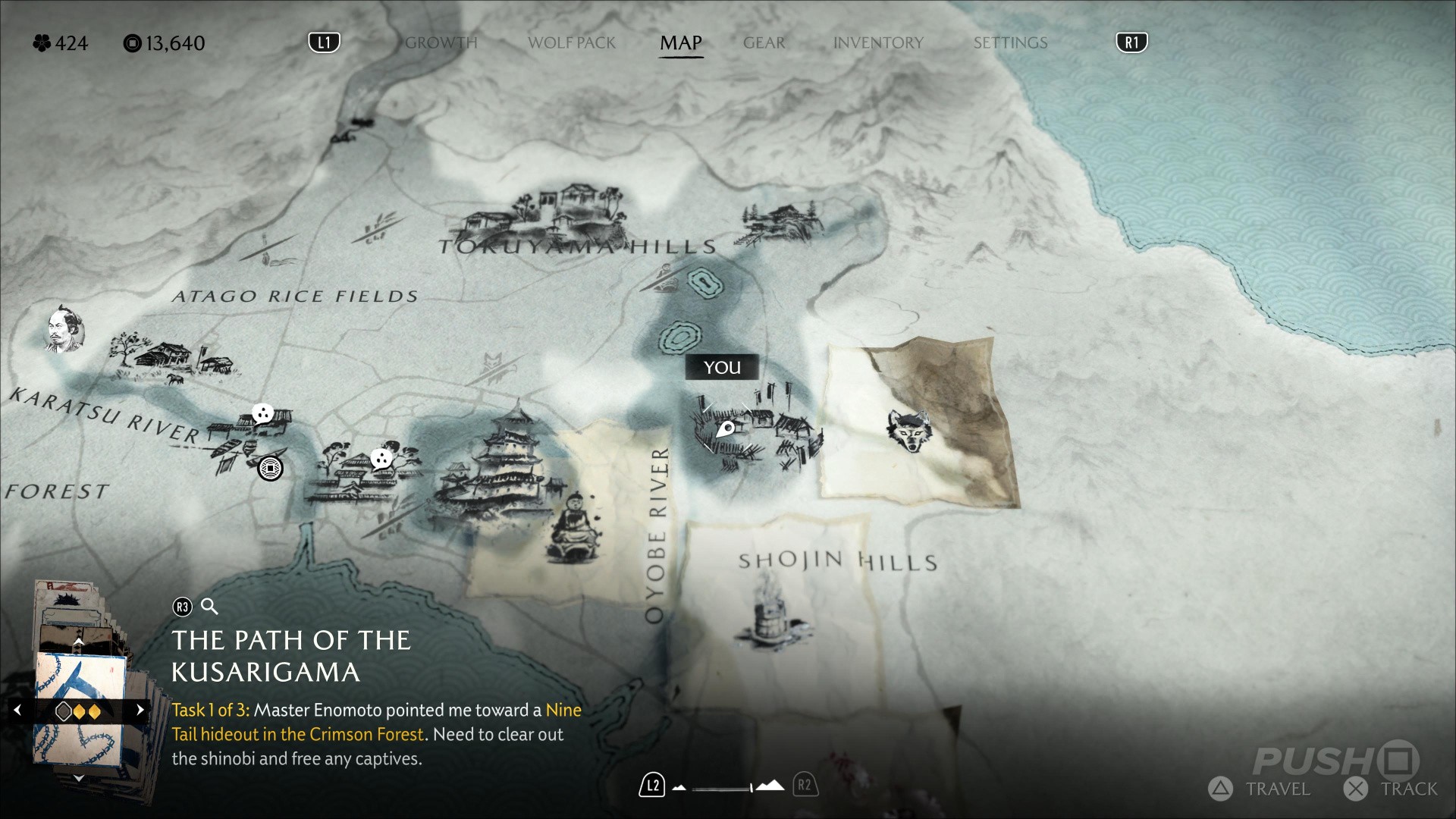Click the magnifier search icon above quest title

click(x=209, y=607)
